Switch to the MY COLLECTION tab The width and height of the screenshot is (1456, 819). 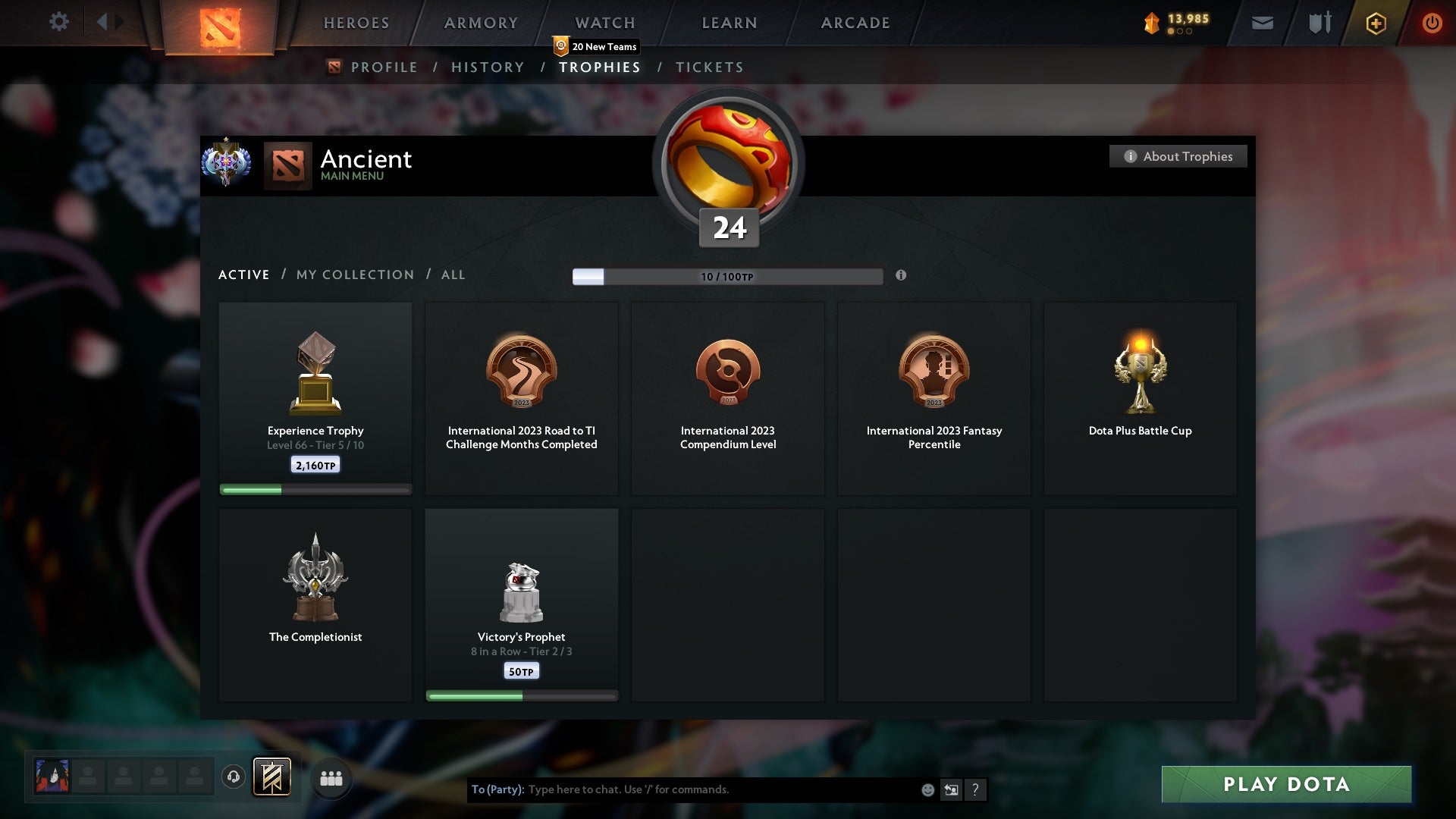click(354, 275)
